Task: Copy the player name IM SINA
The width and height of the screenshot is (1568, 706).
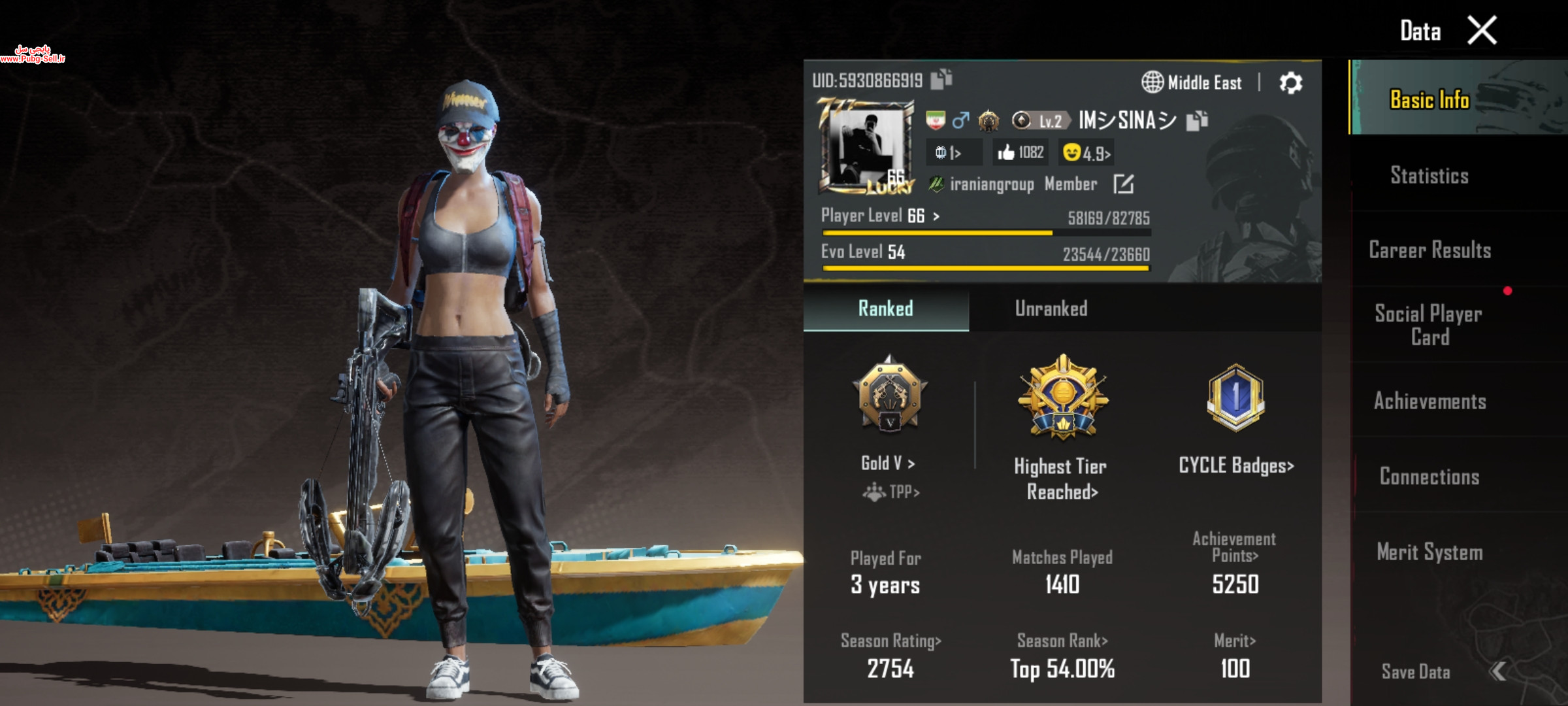Action: (x=1197, y=120)
